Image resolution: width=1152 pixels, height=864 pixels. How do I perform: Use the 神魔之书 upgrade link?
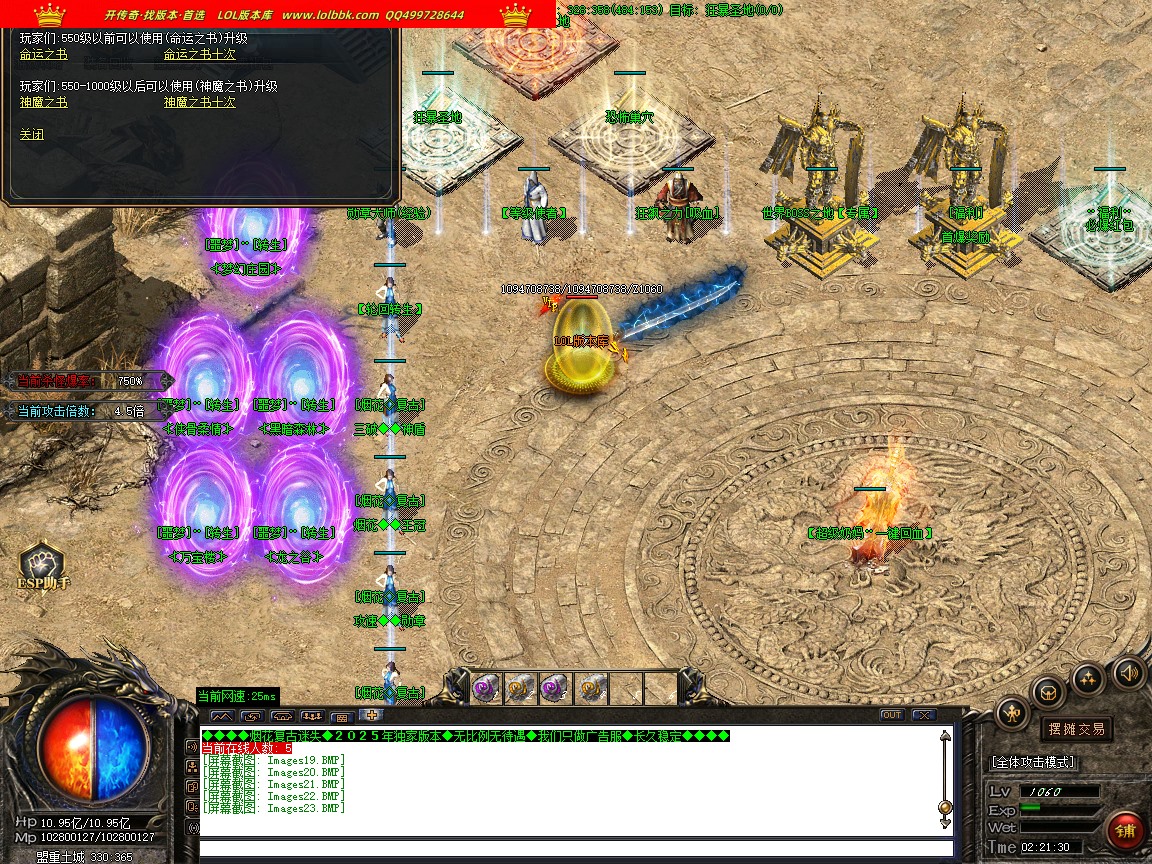point(44,102)
